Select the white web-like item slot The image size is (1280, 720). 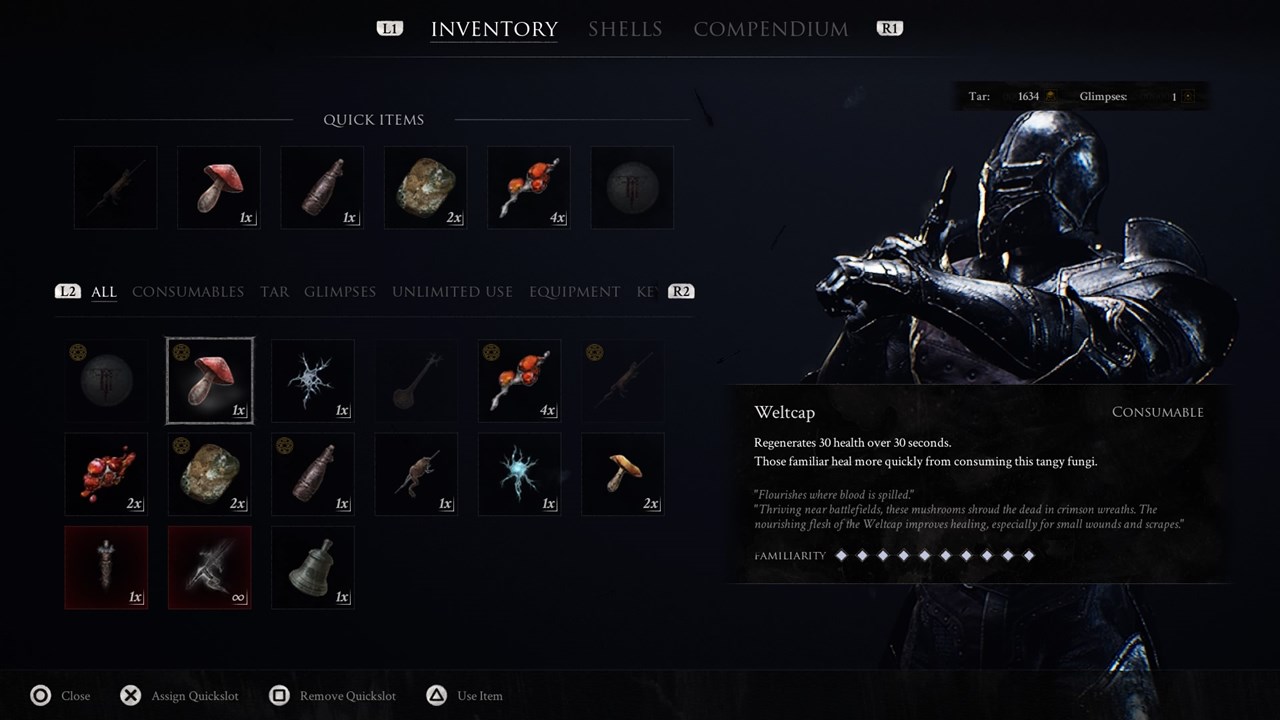pyautogui.click(x=313, y=381)
